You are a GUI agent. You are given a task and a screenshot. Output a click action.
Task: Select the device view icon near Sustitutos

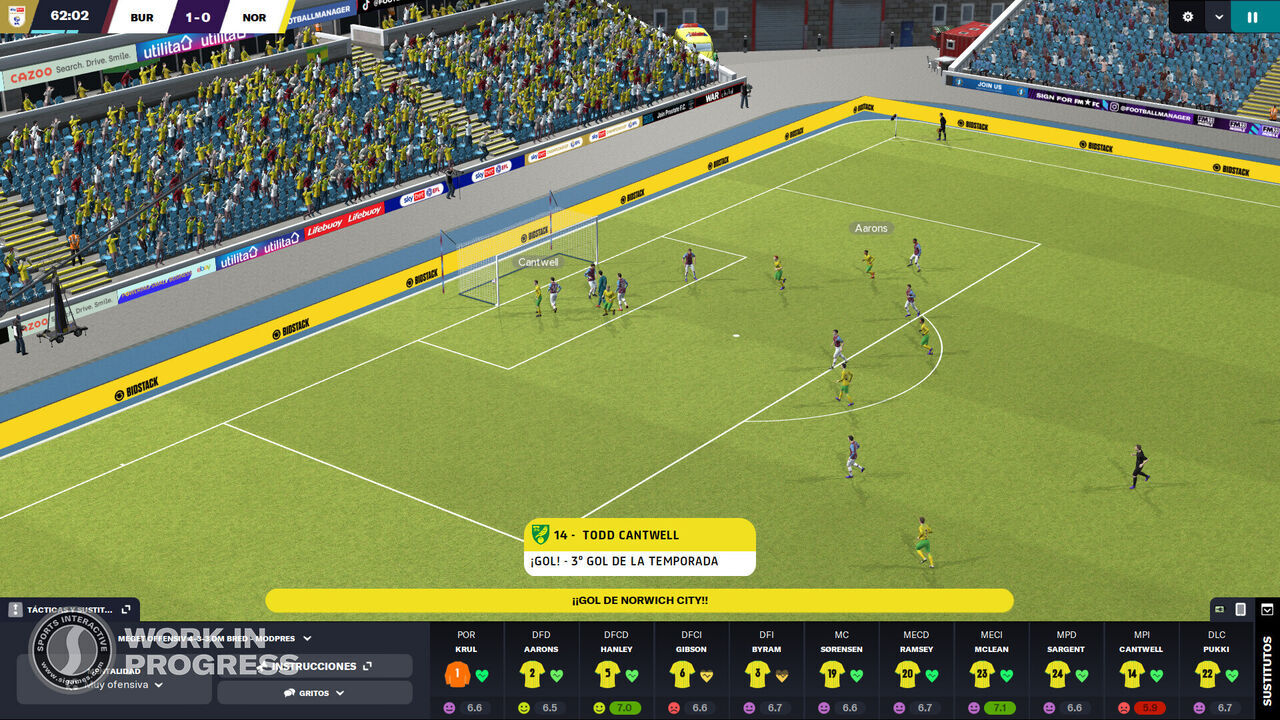(x=1240, y=609)
